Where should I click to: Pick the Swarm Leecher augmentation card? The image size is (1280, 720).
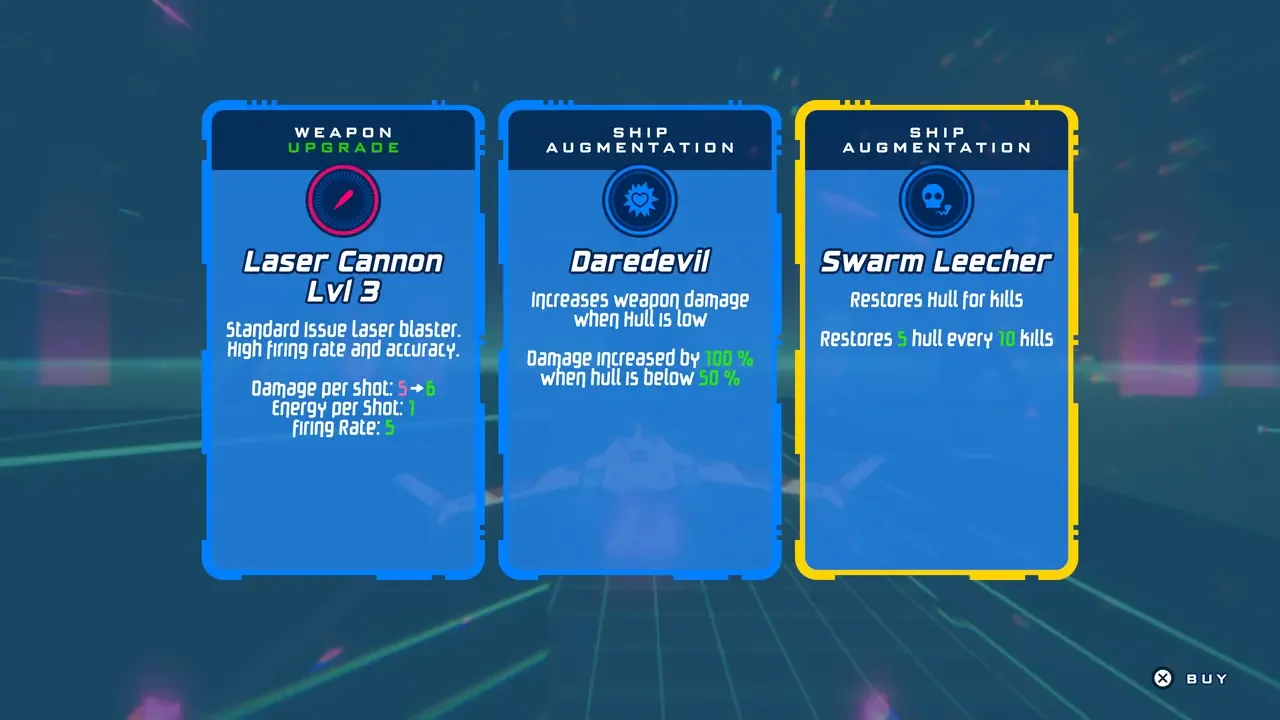pyautogui.click(x=936, y=342)
